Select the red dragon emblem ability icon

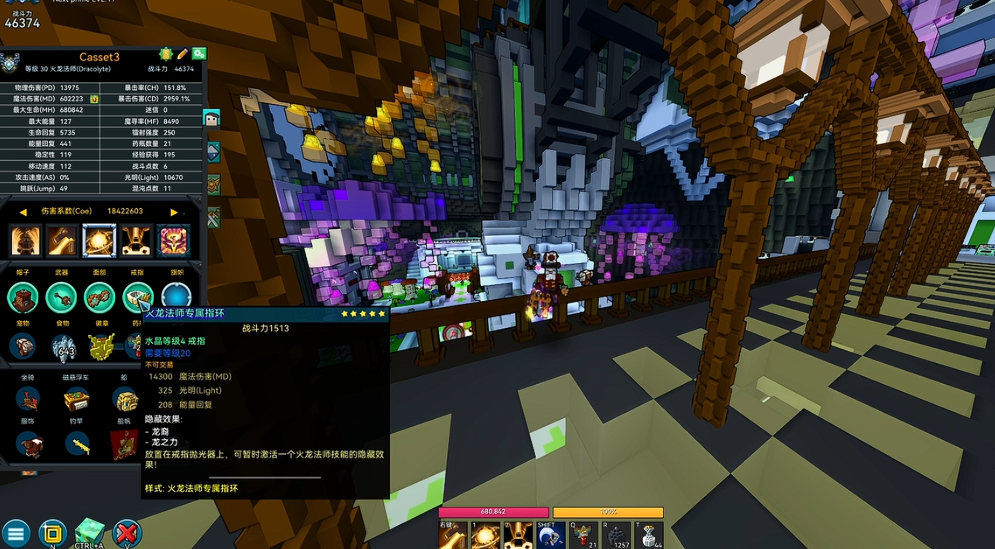point(173,240)
